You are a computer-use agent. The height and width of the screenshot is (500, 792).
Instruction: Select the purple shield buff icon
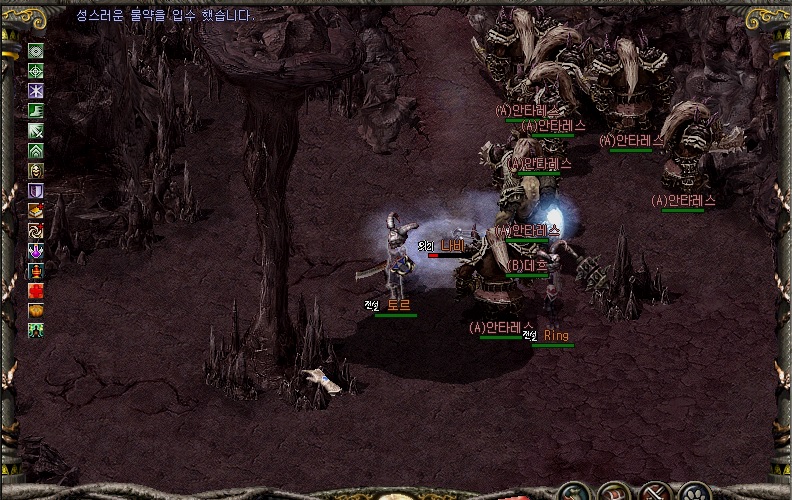pyautogui.click(x=36, y=191)
